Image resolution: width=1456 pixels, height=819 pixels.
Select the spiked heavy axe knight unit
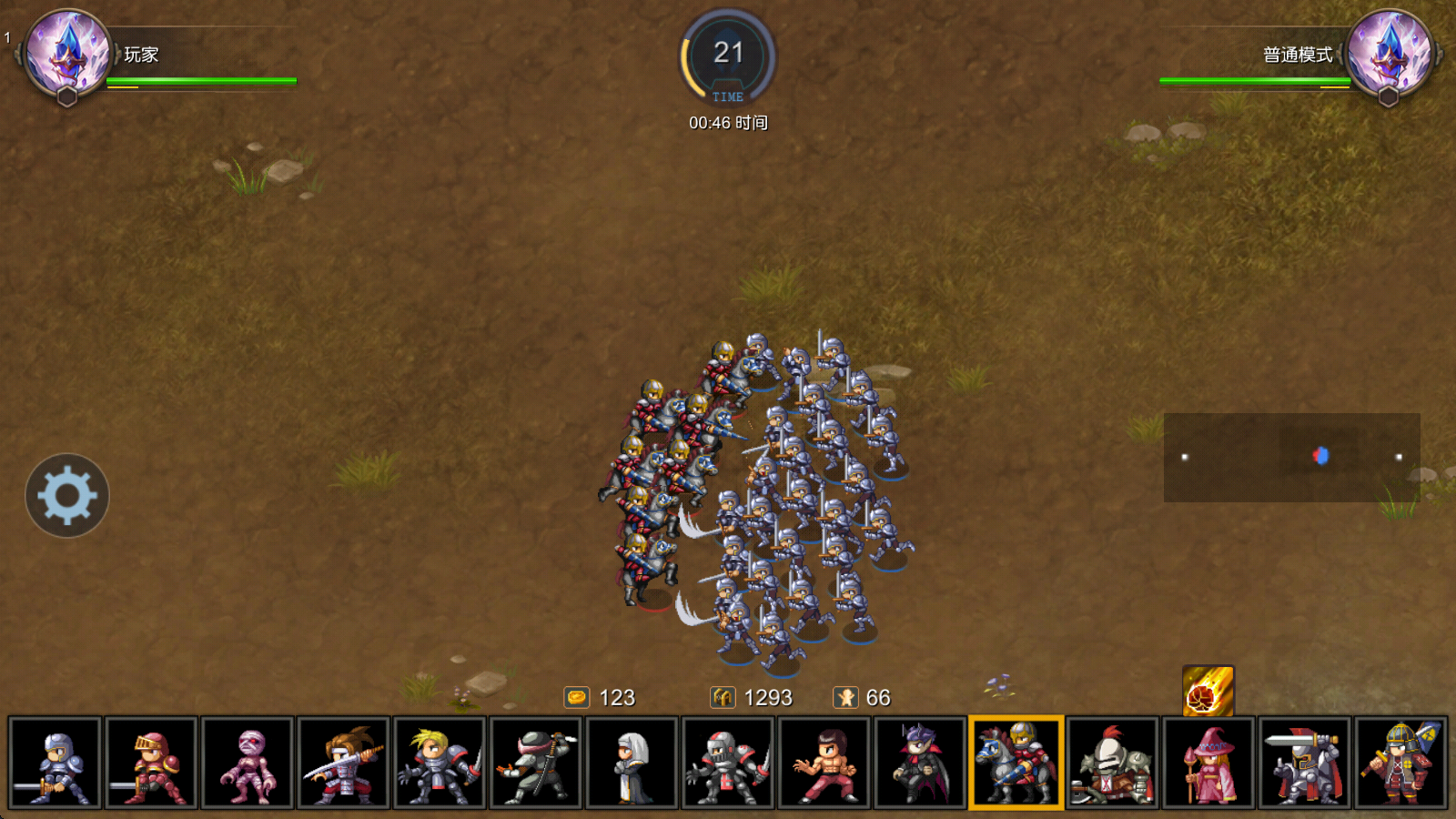[x=1112, y=763]
